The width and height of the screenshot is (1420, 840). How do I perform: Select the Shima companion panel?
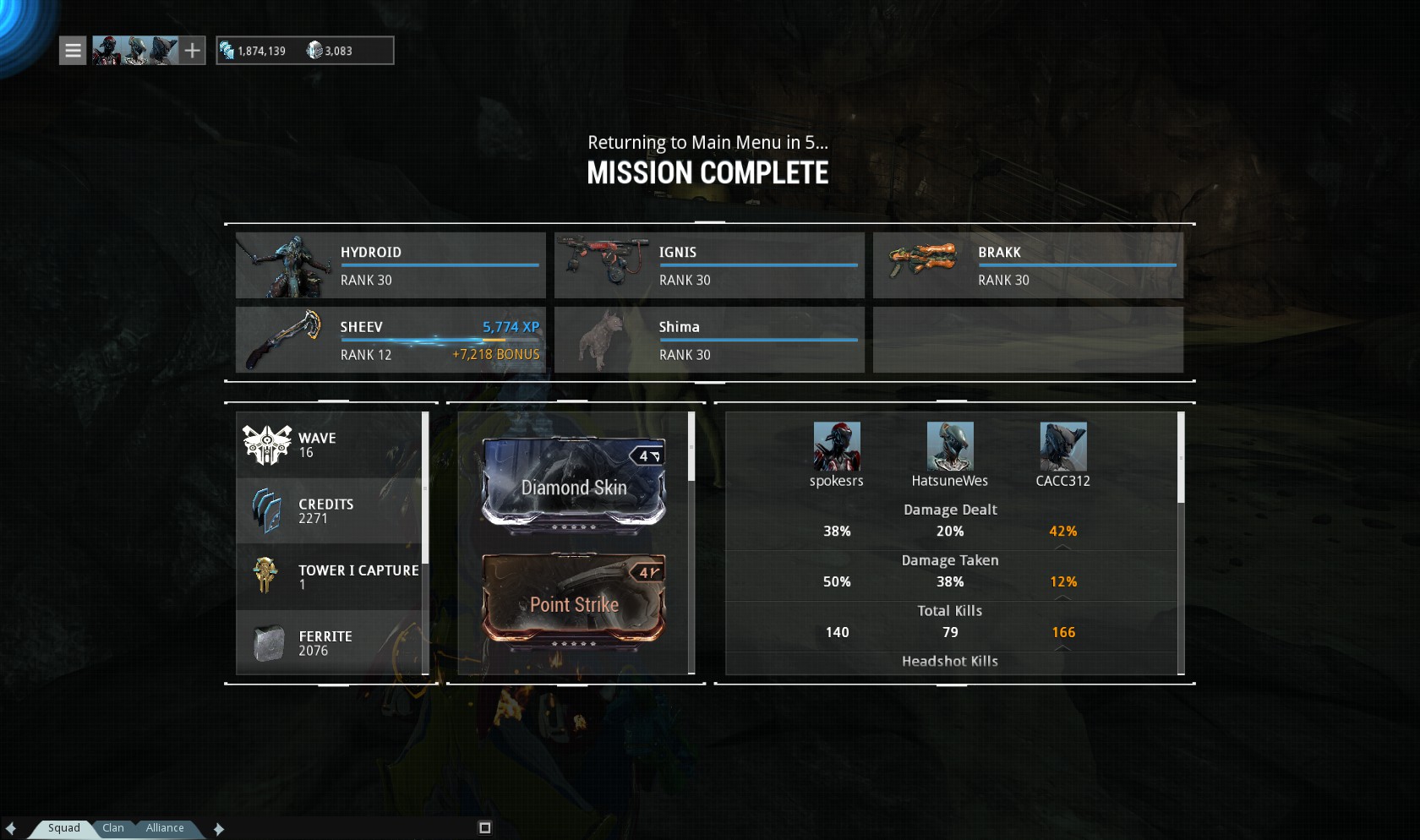[x=709, y=340]
